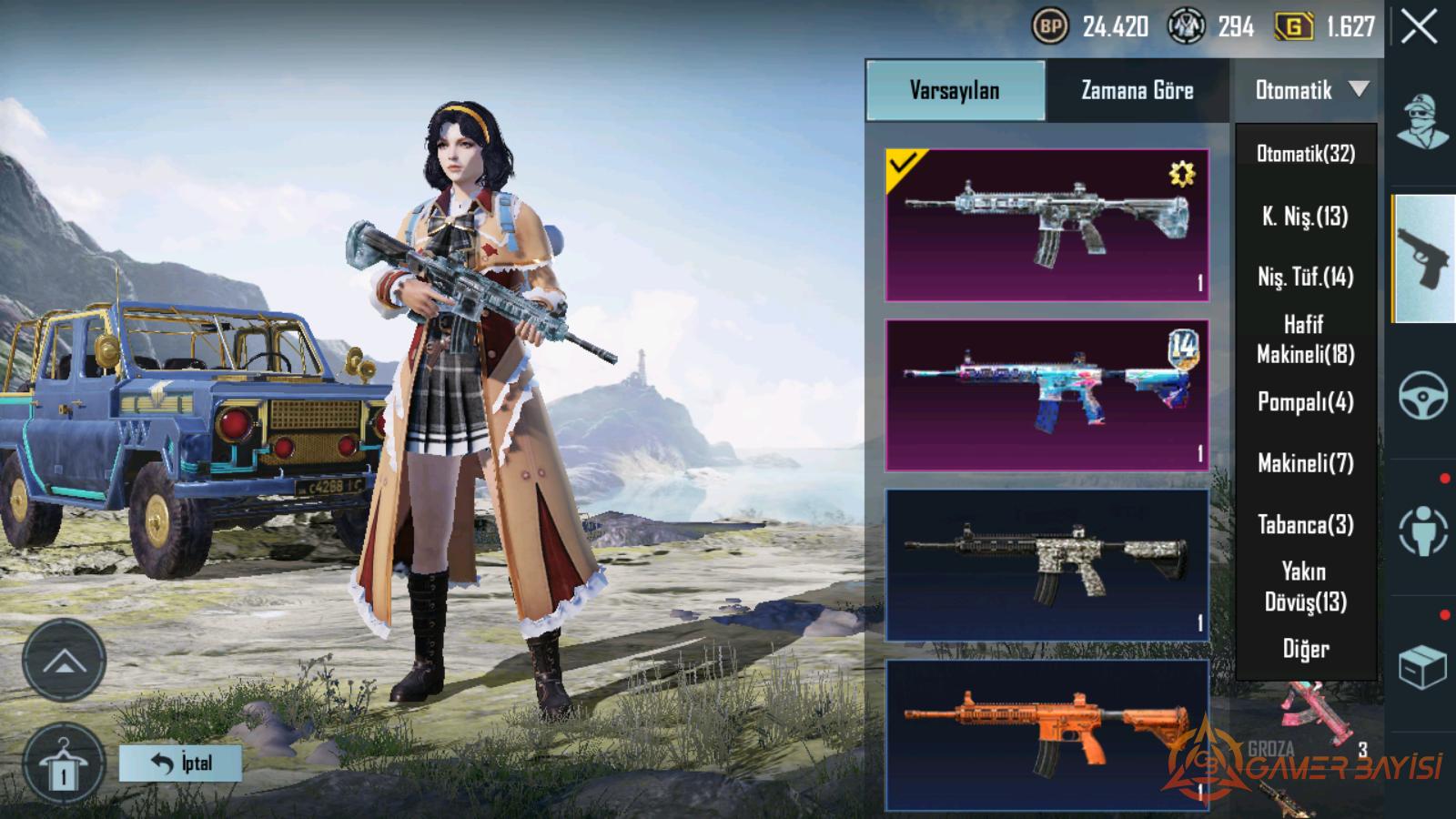This screenshot has width=1456, height=819.
Task: Close the inventory screen with the X
Action: pyautogui.click(x=1419, y=27)
